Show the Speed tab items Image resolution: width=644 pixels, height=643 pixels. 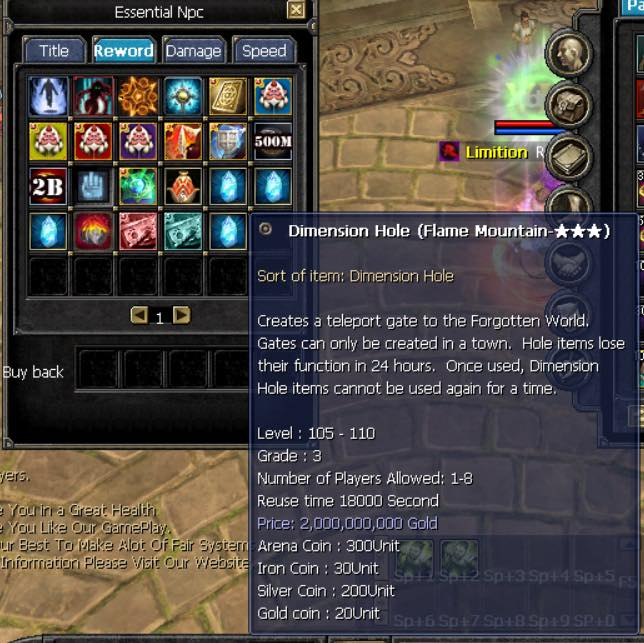coord(264,51)
